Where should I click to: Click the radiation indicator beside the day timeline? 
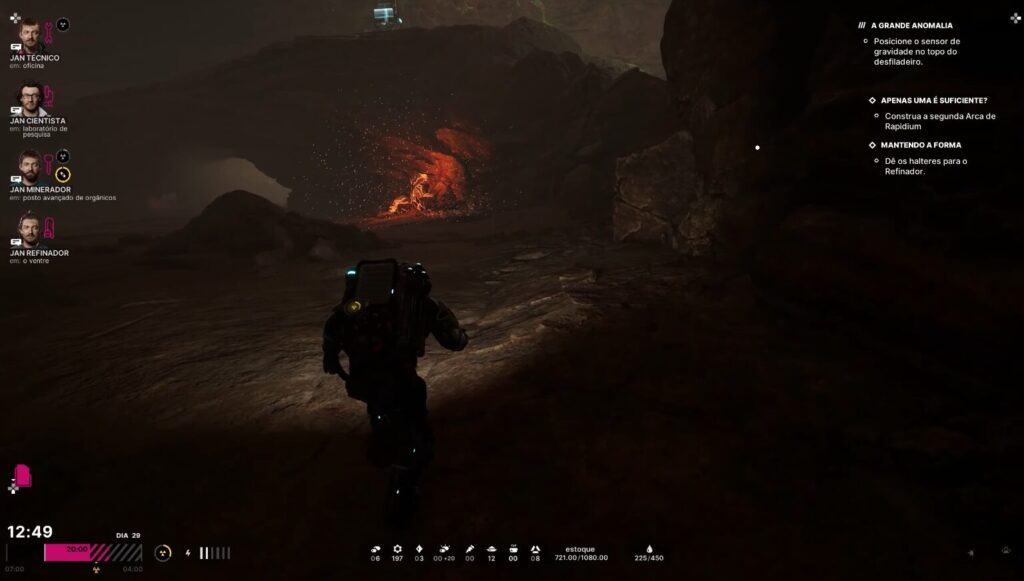(x=162, y=552)
